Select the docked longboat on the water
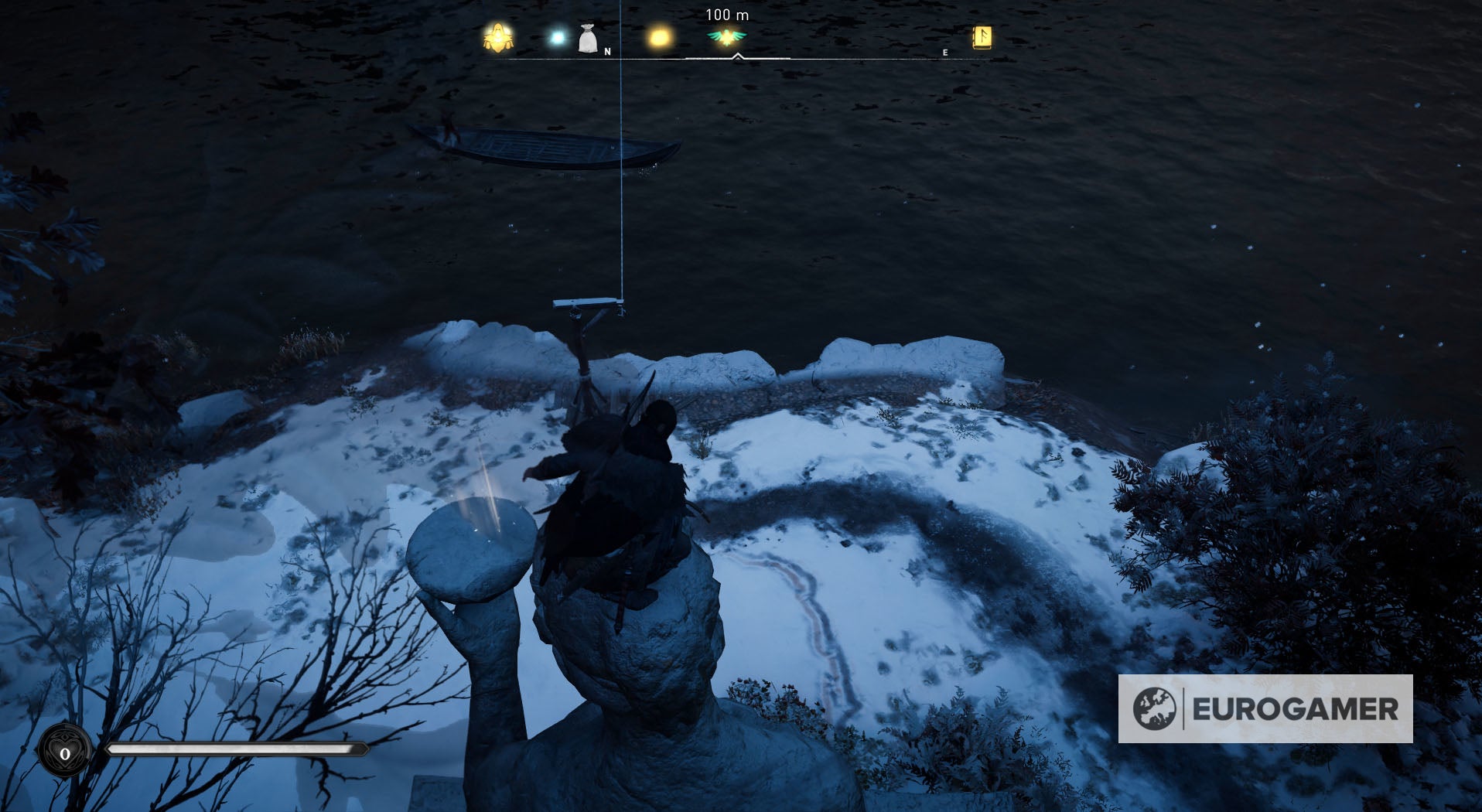 [x=541, y=147]
